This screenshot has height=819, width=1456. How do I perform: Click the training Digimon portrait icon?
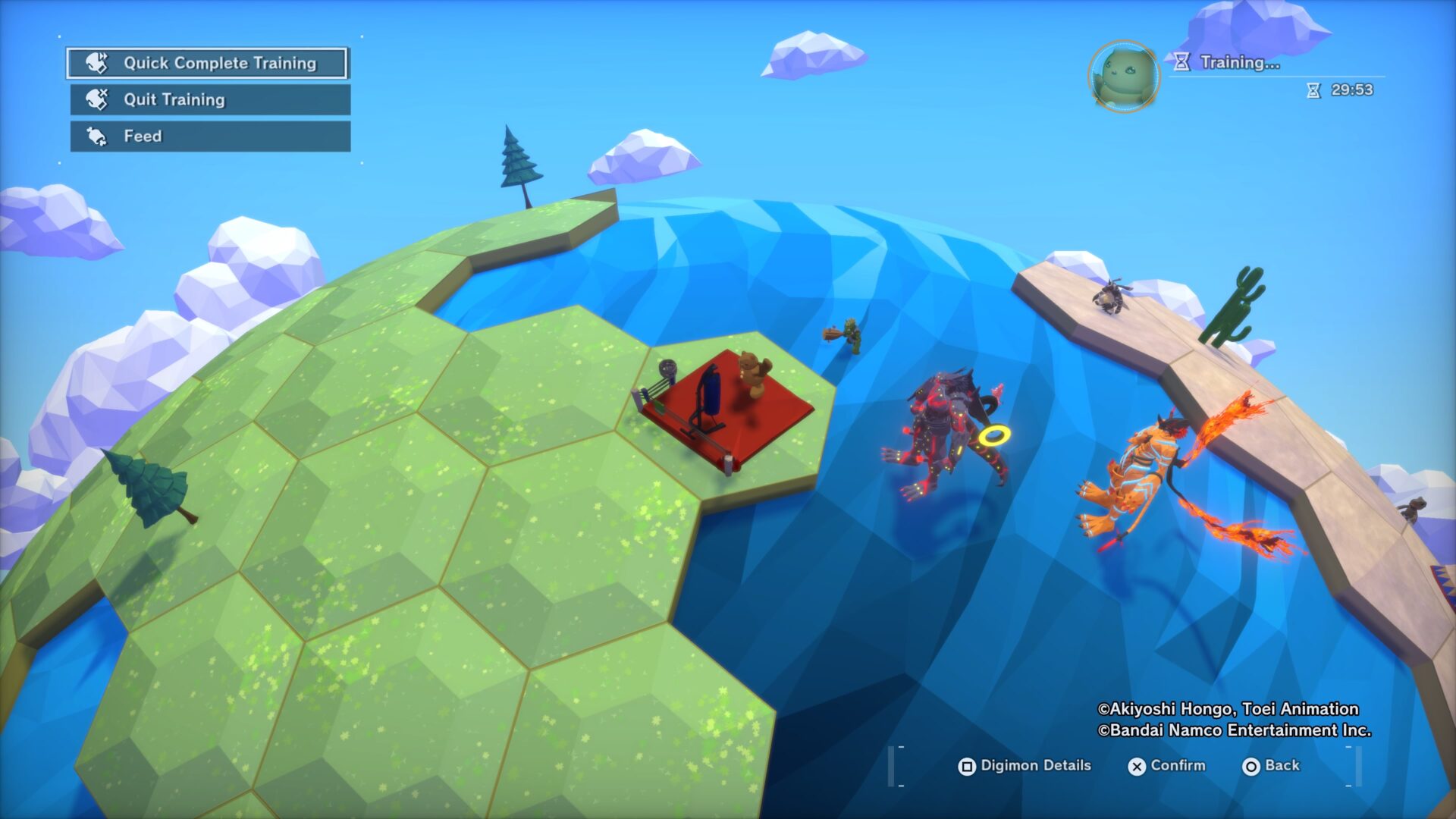pos(1123,77)
